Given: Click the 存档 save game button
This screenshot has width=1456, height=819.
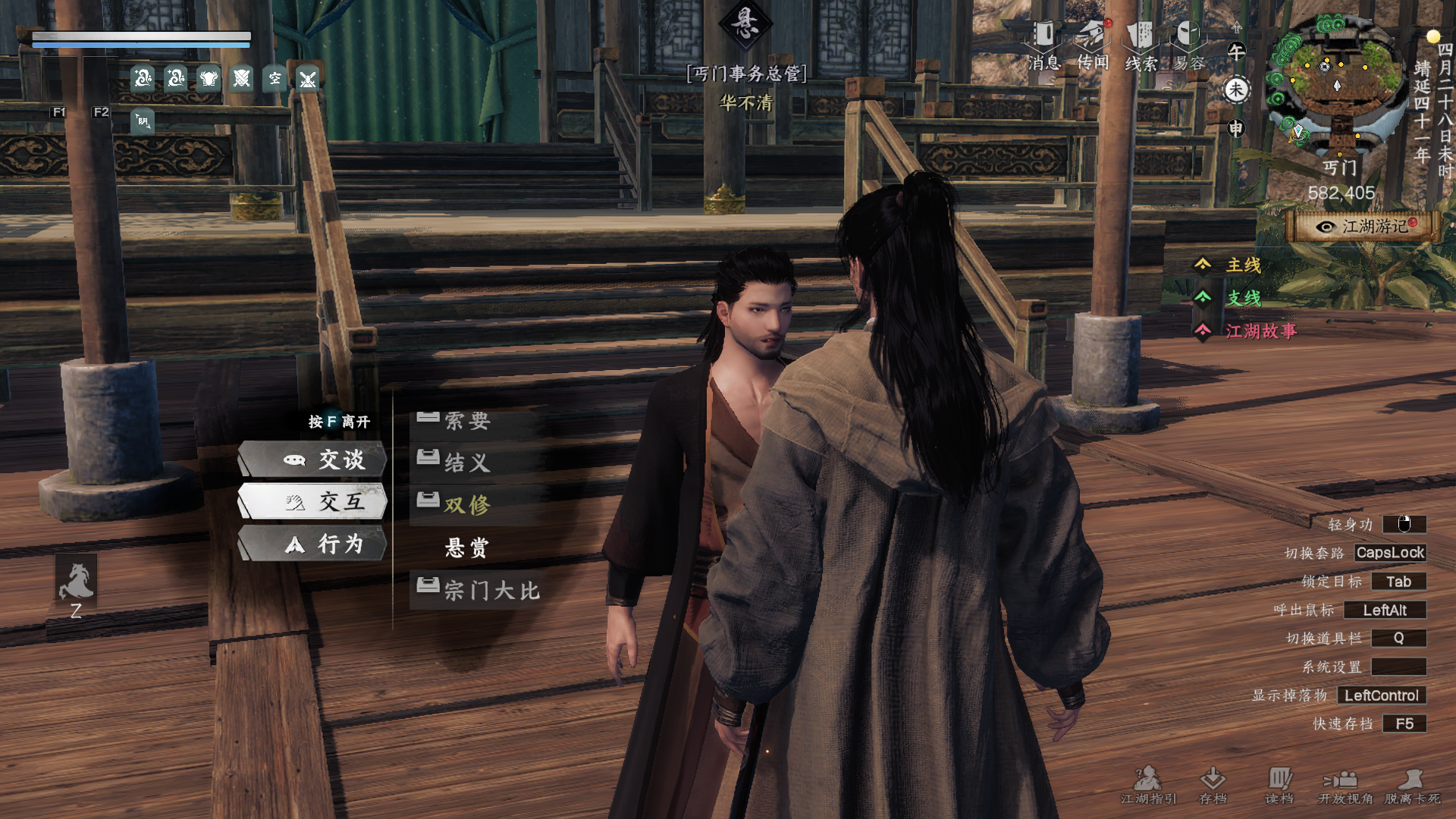Looking at the screenshot, I should pyautogui.click(x=1213, y=785).
